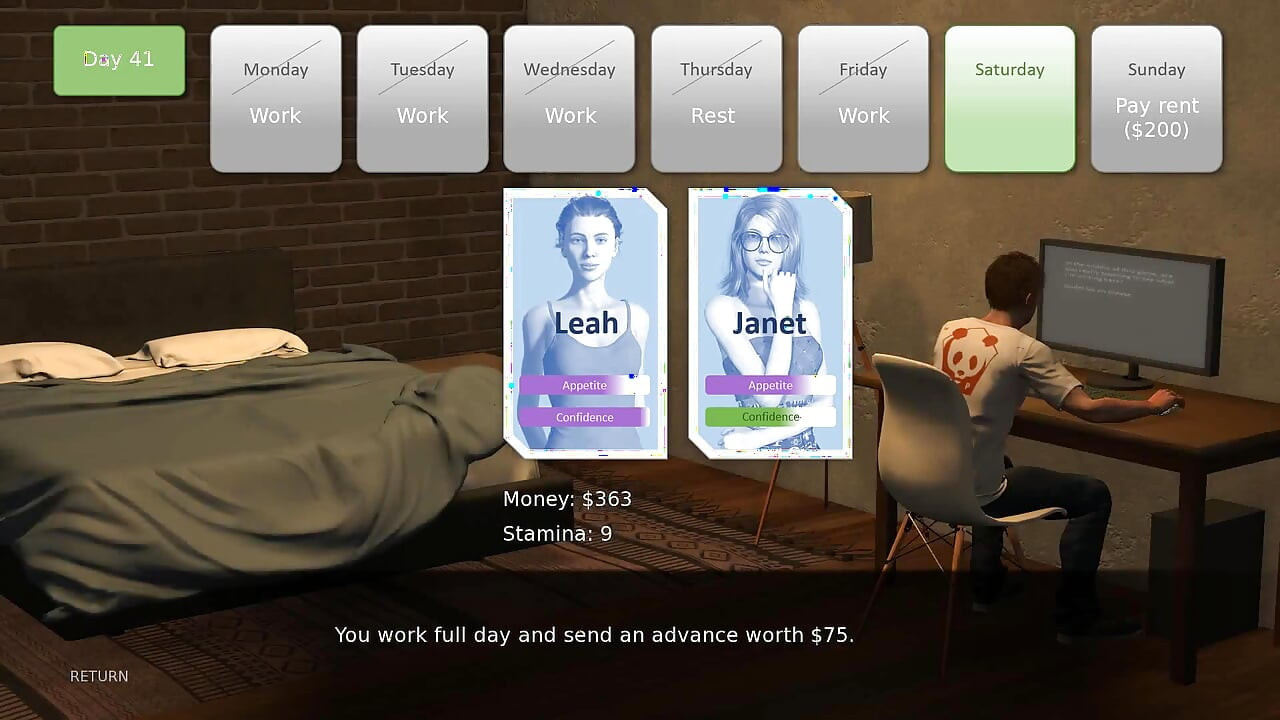Click Janet's Appetite progress bar
Image resolution: width=1280 pixels, height=720 pixels.
click(770, 385)
